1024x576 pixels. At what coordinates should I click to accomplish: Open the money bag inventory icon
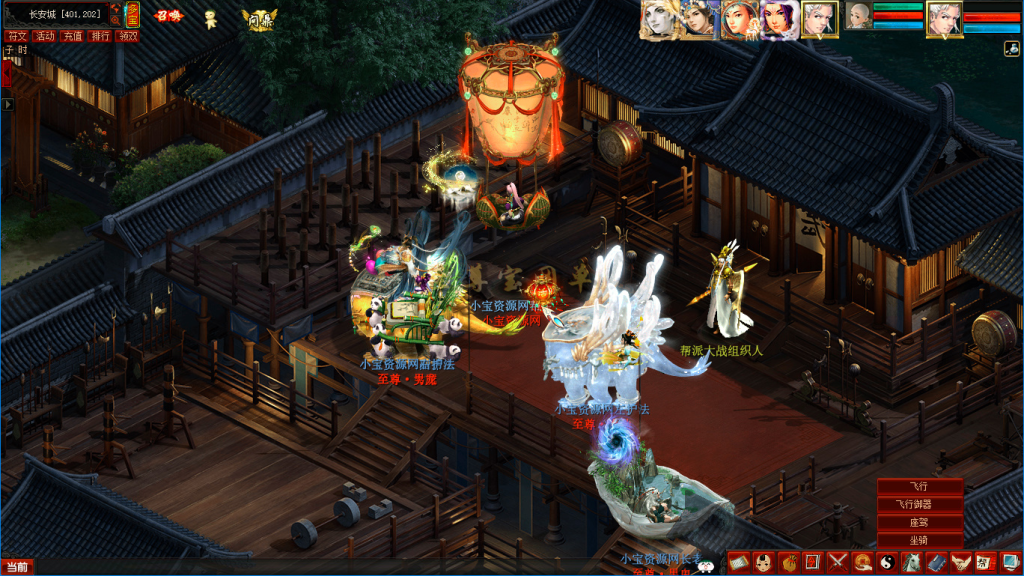coord(787,563)
